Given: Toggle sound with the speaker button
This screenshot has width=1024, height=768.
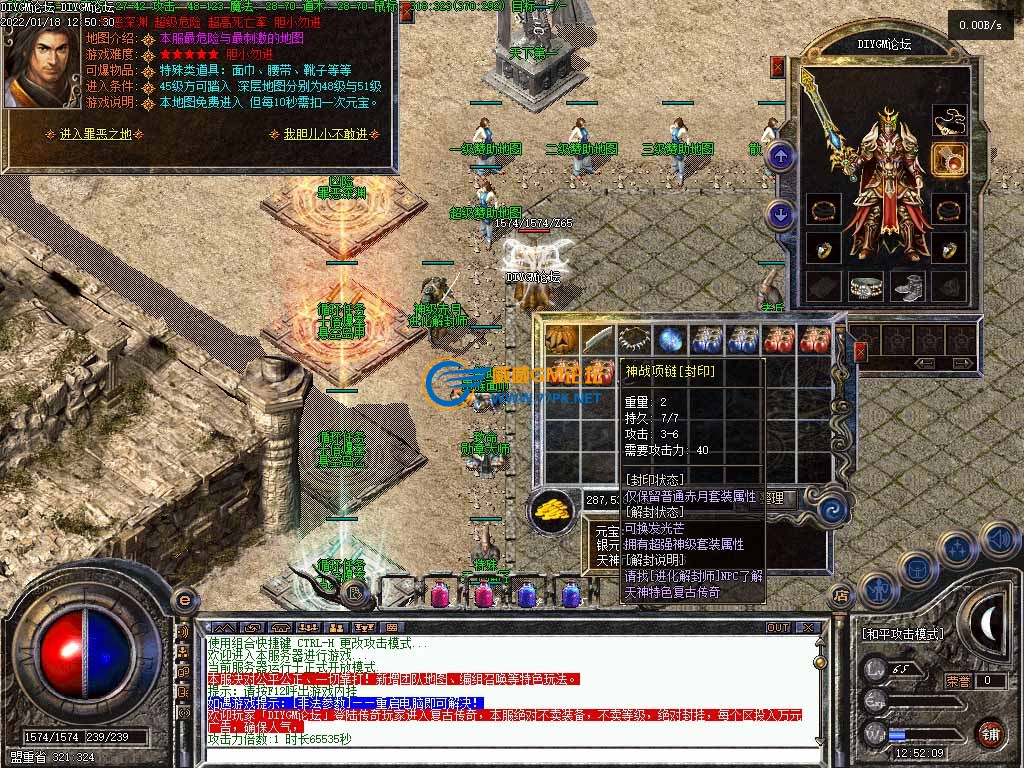Looking at the screenshot, I should [998, 540].
